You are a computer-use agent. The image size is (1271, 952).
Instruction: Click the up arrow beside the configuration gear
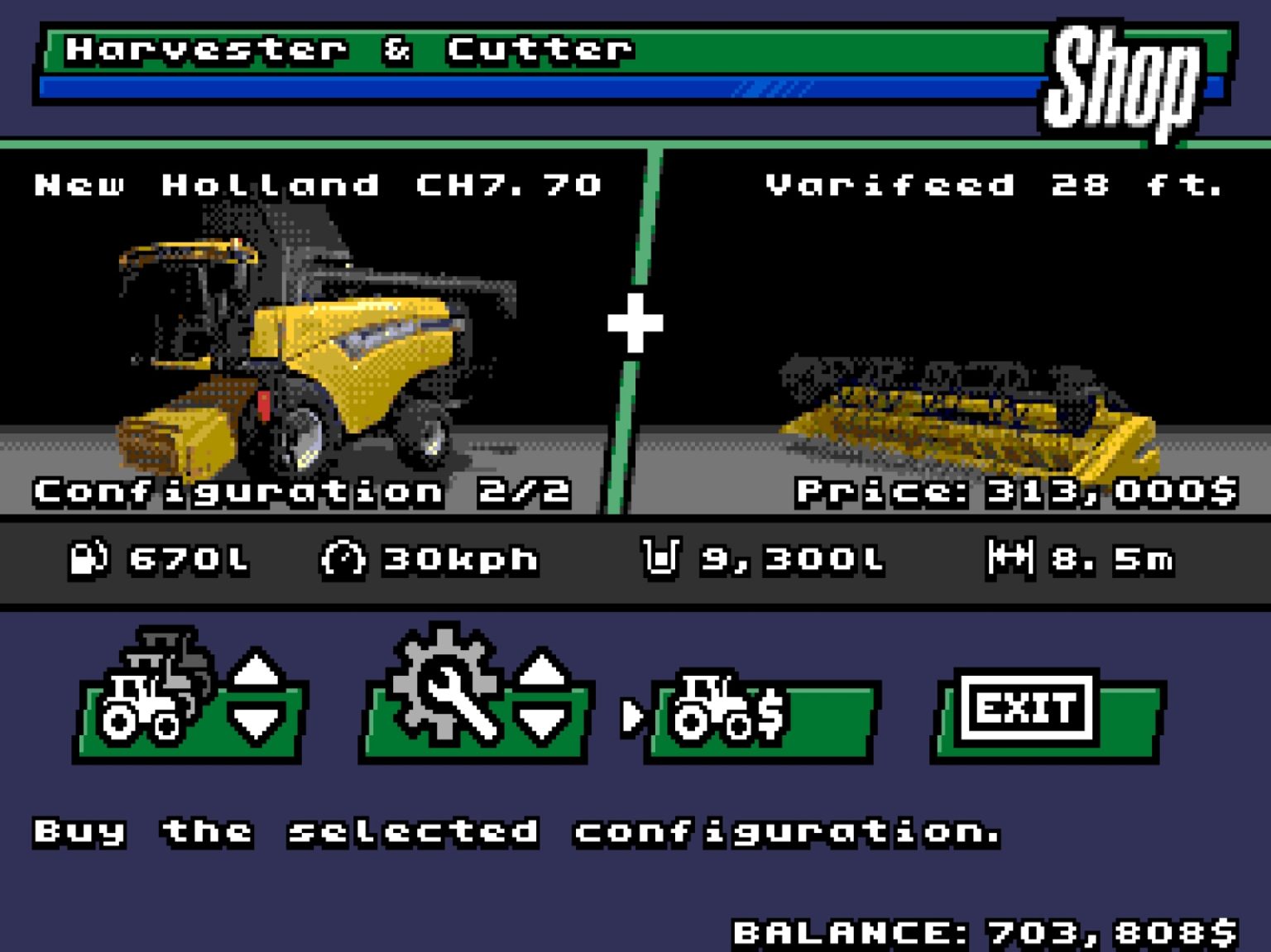tap(542, 666)
